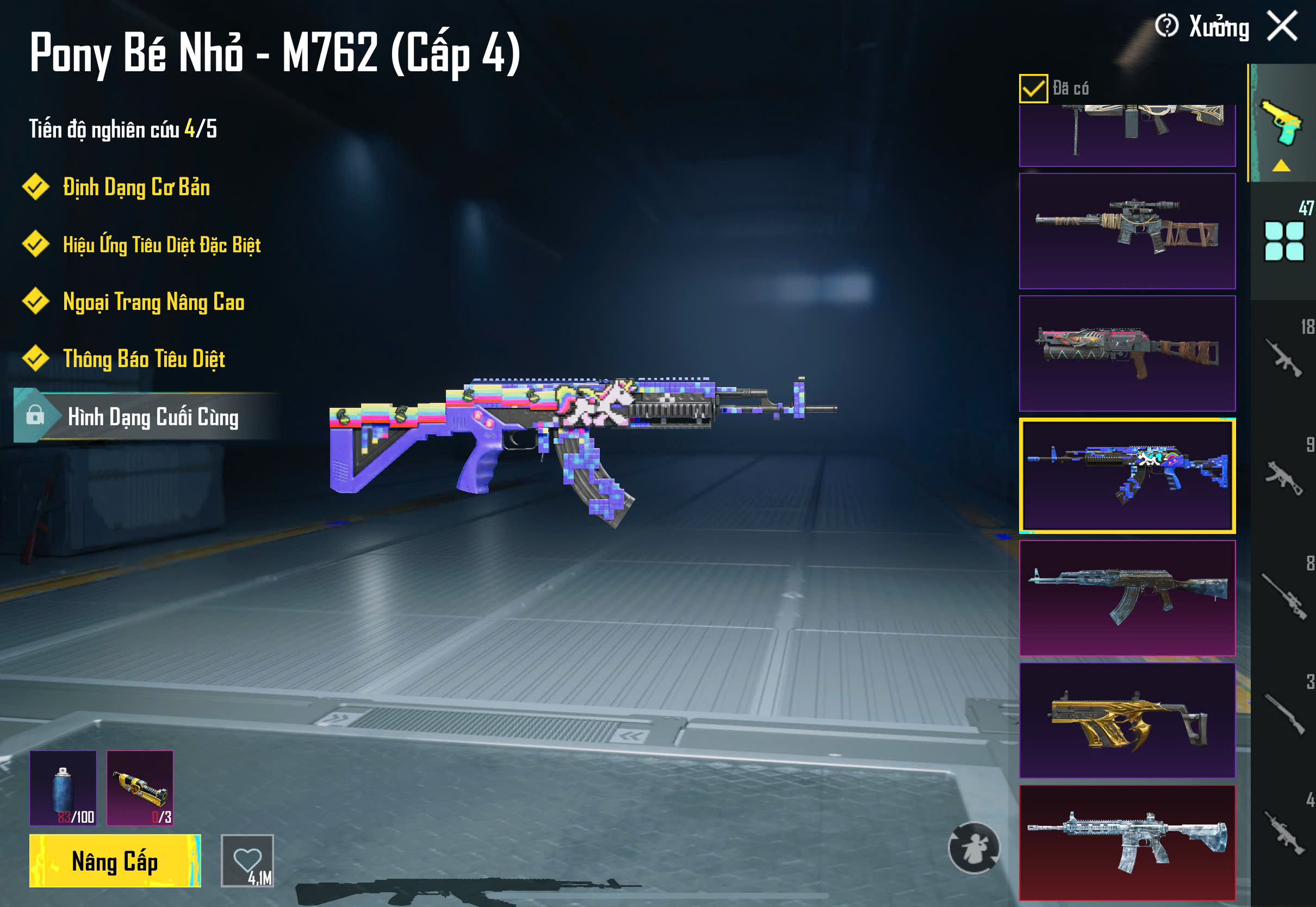Viewport: 1316px width, 907px height.
Task: Tap the round emote figure button
Action: point(974,847)
